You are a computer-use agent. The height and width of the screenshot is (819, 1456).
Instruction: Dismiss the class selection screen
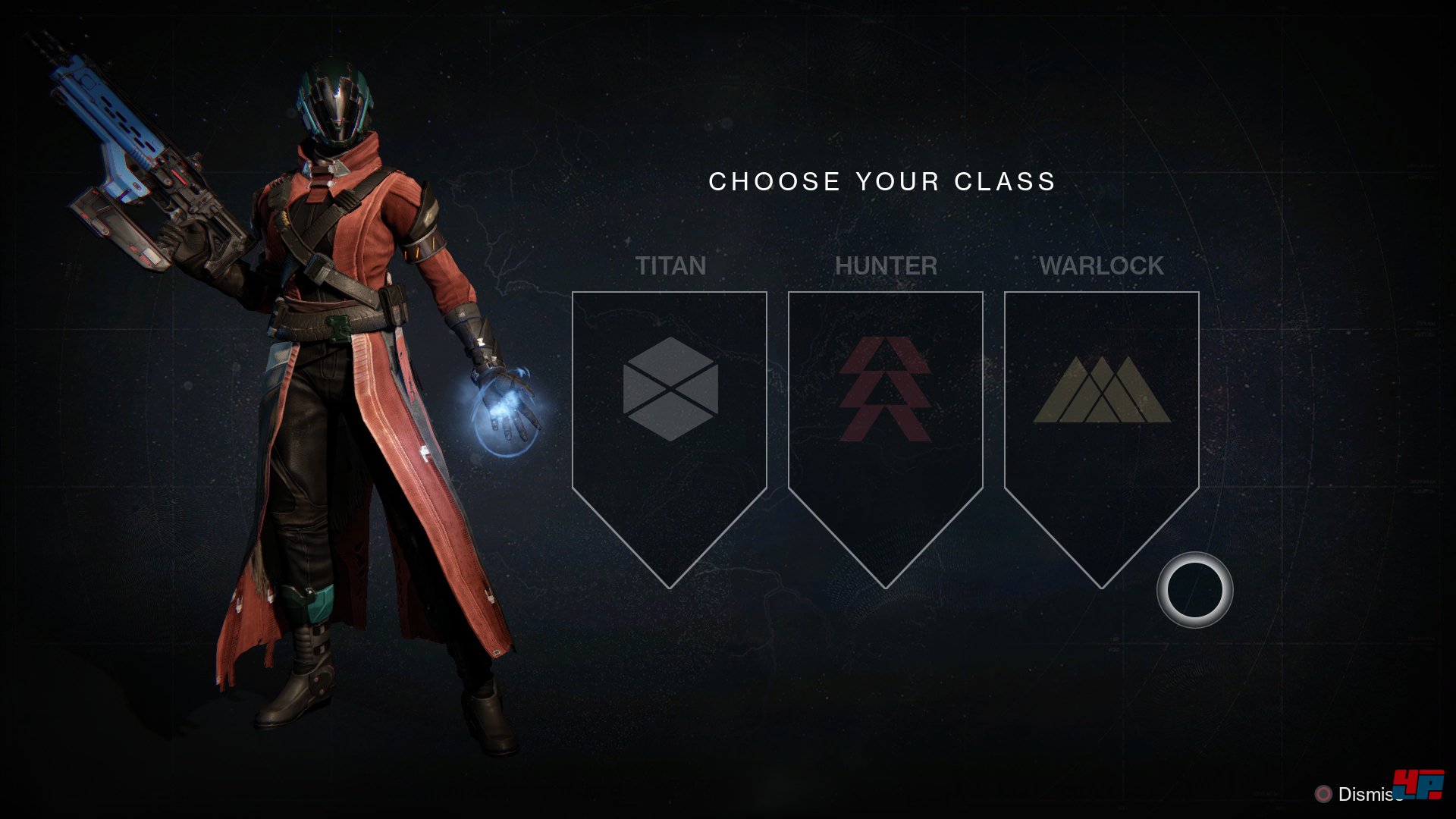[x=1357, y=794]
